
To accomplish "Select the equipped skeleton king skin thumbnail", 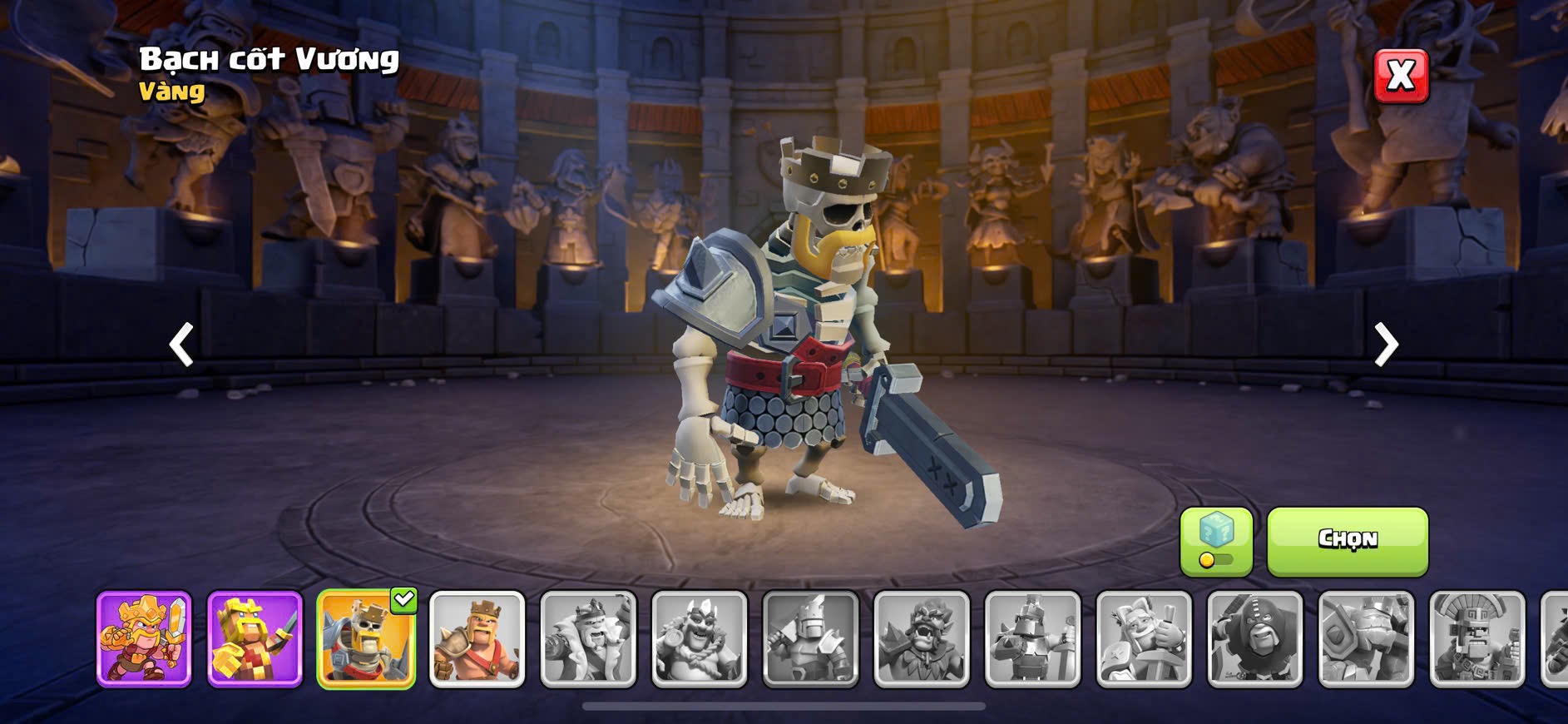I will [366, 639].
